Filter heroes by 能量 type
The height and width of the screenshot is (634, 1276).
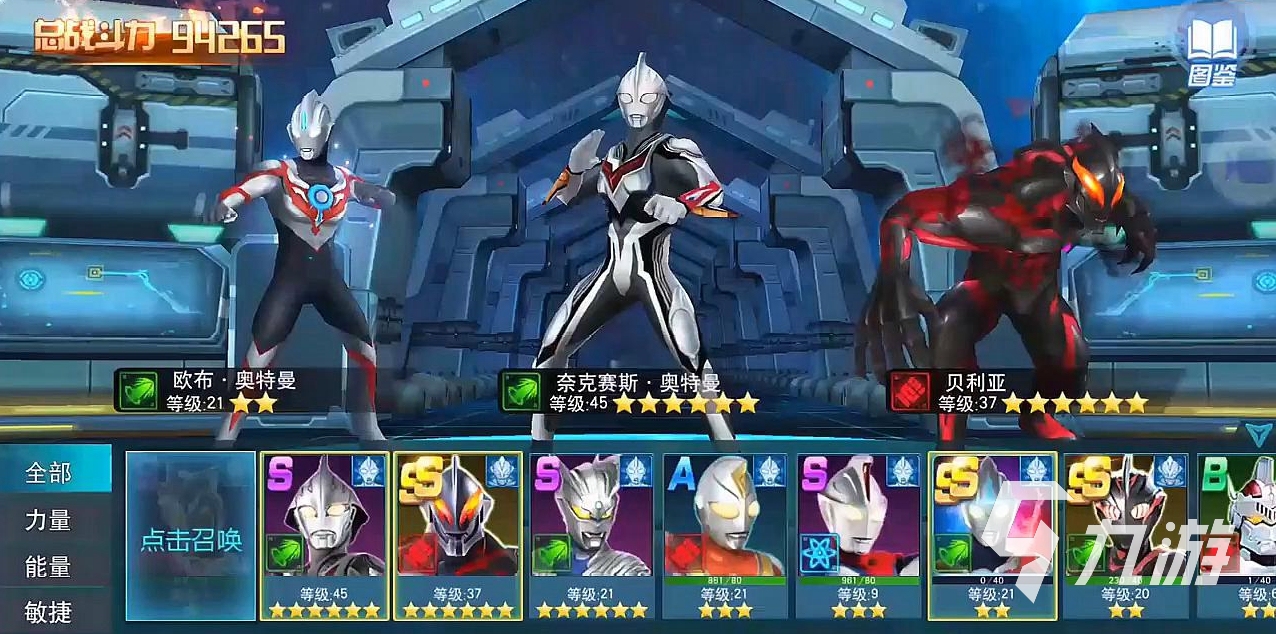pos(50,567)
